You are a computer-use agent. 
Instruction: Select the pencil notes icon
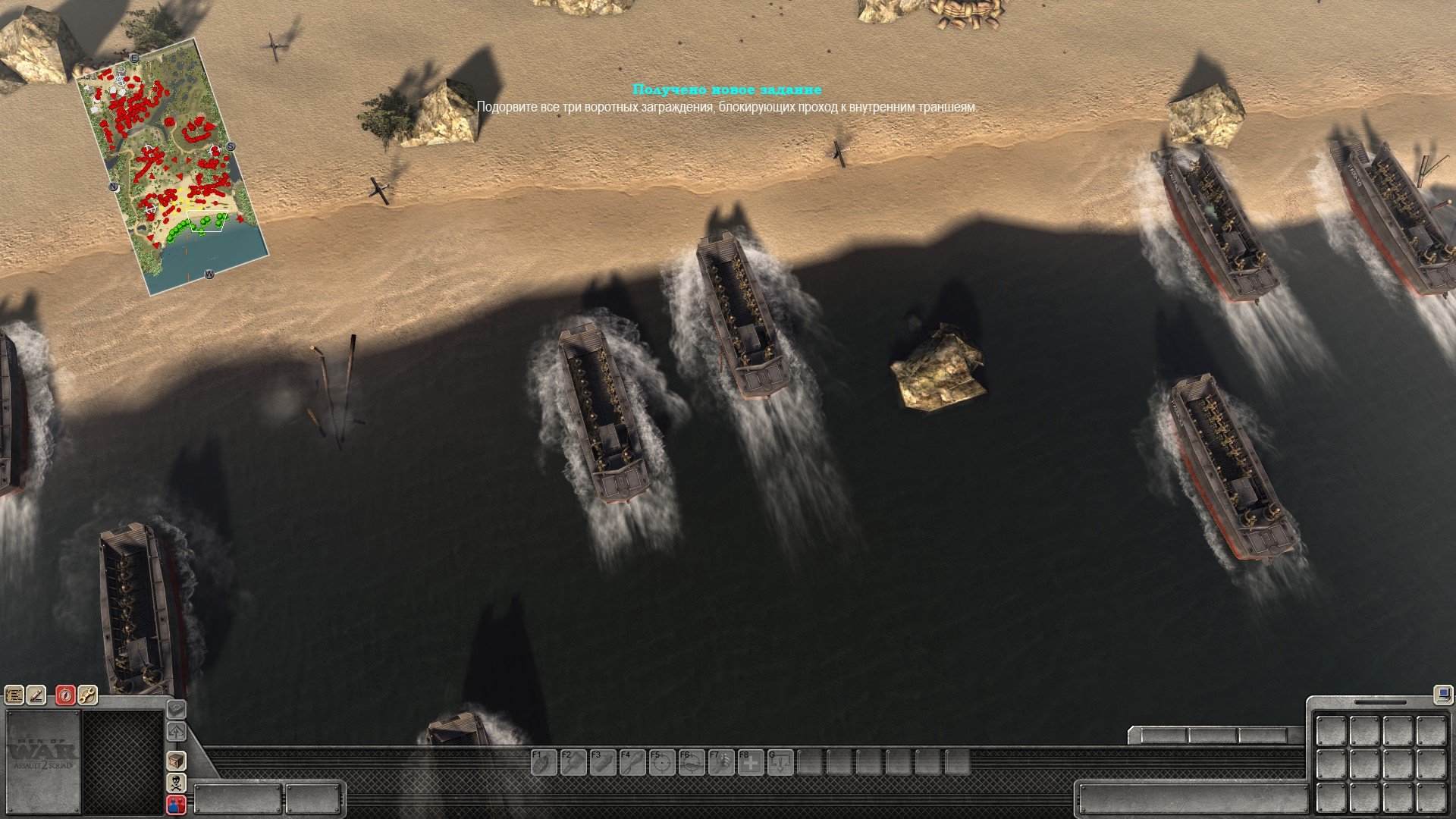click(x=36, y=695)
